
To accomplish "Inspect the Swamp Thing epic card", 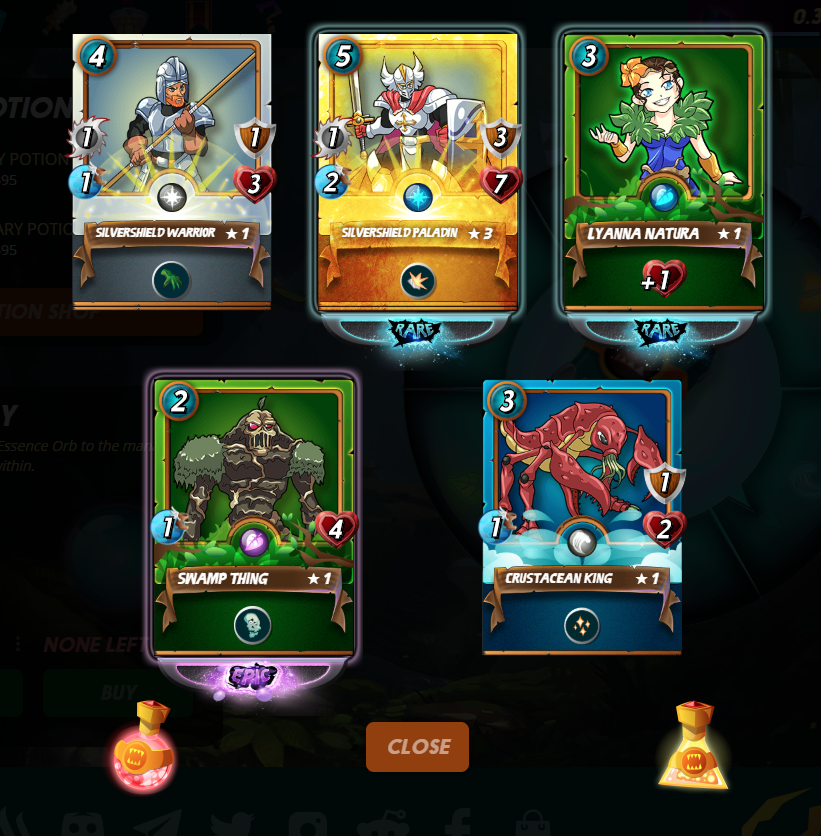I will click(253, 515).
